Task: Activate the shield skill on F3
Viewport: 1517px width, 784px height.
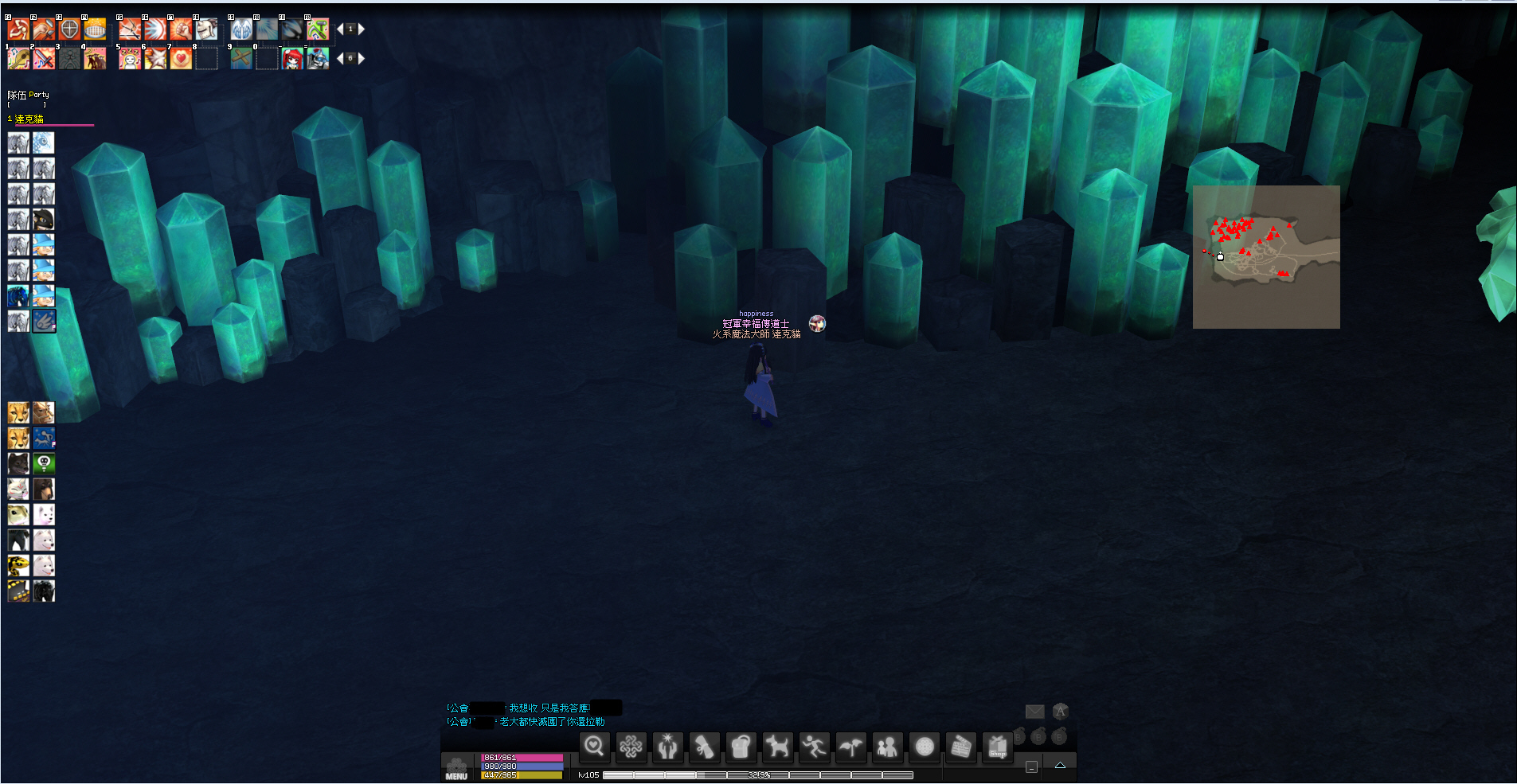Action: tap(70, 29)
